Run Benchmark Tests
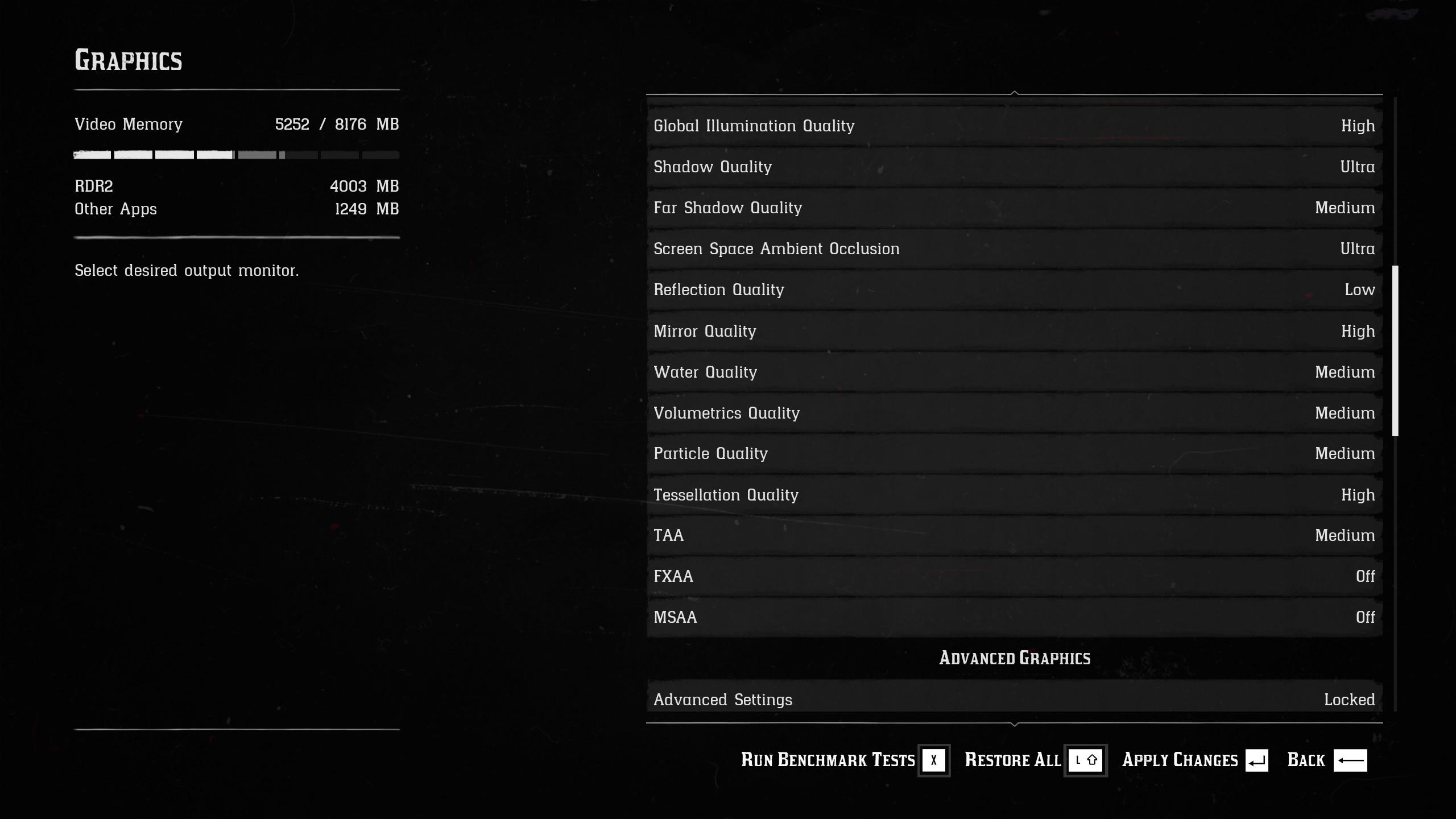Screen dimensions: 1456x819 pyautogui.click(x=844, y=760)
